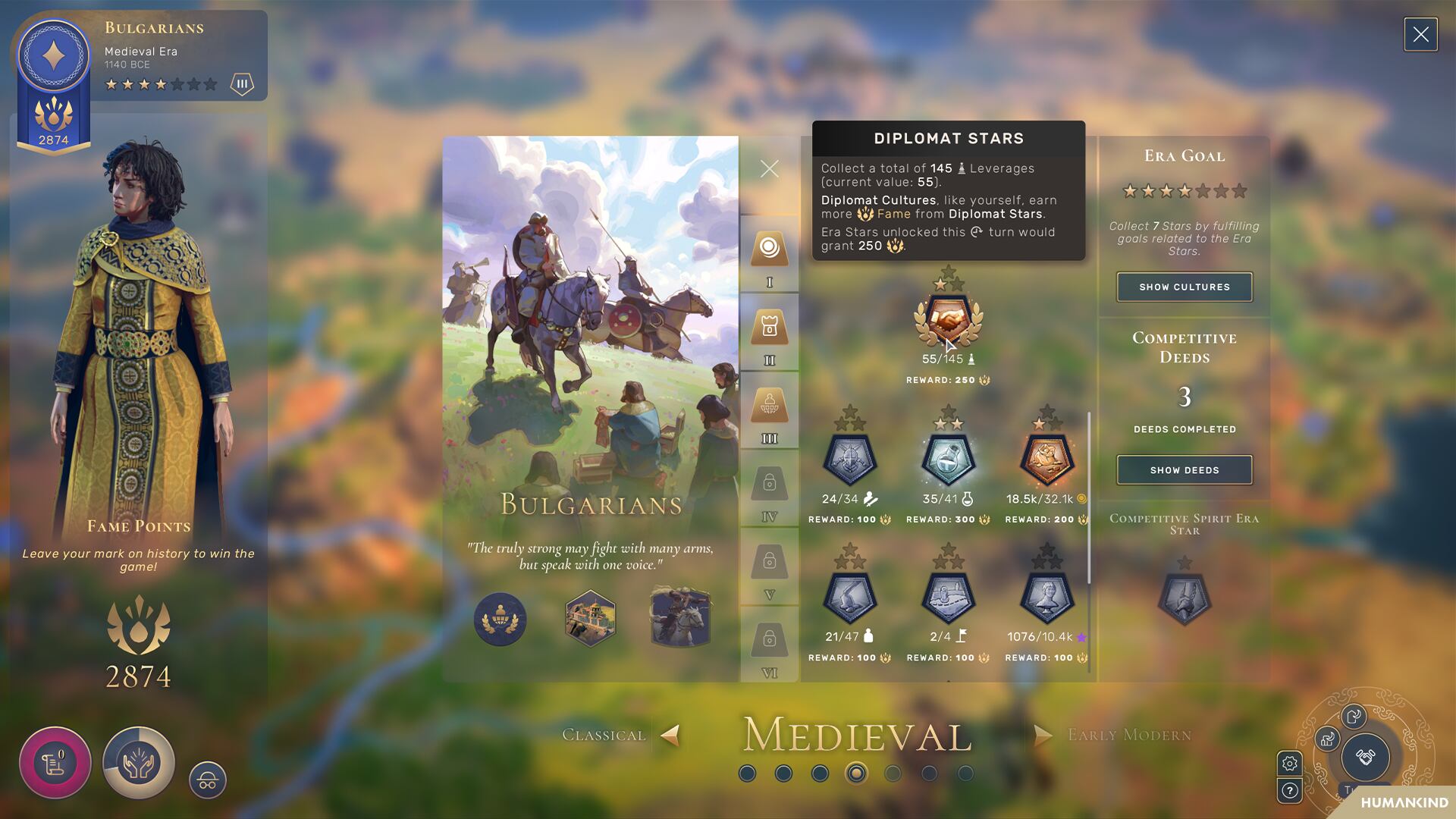Select the Expansionist star flag badge
Viewport: 1456px width, 819px height.
(948, 598)
